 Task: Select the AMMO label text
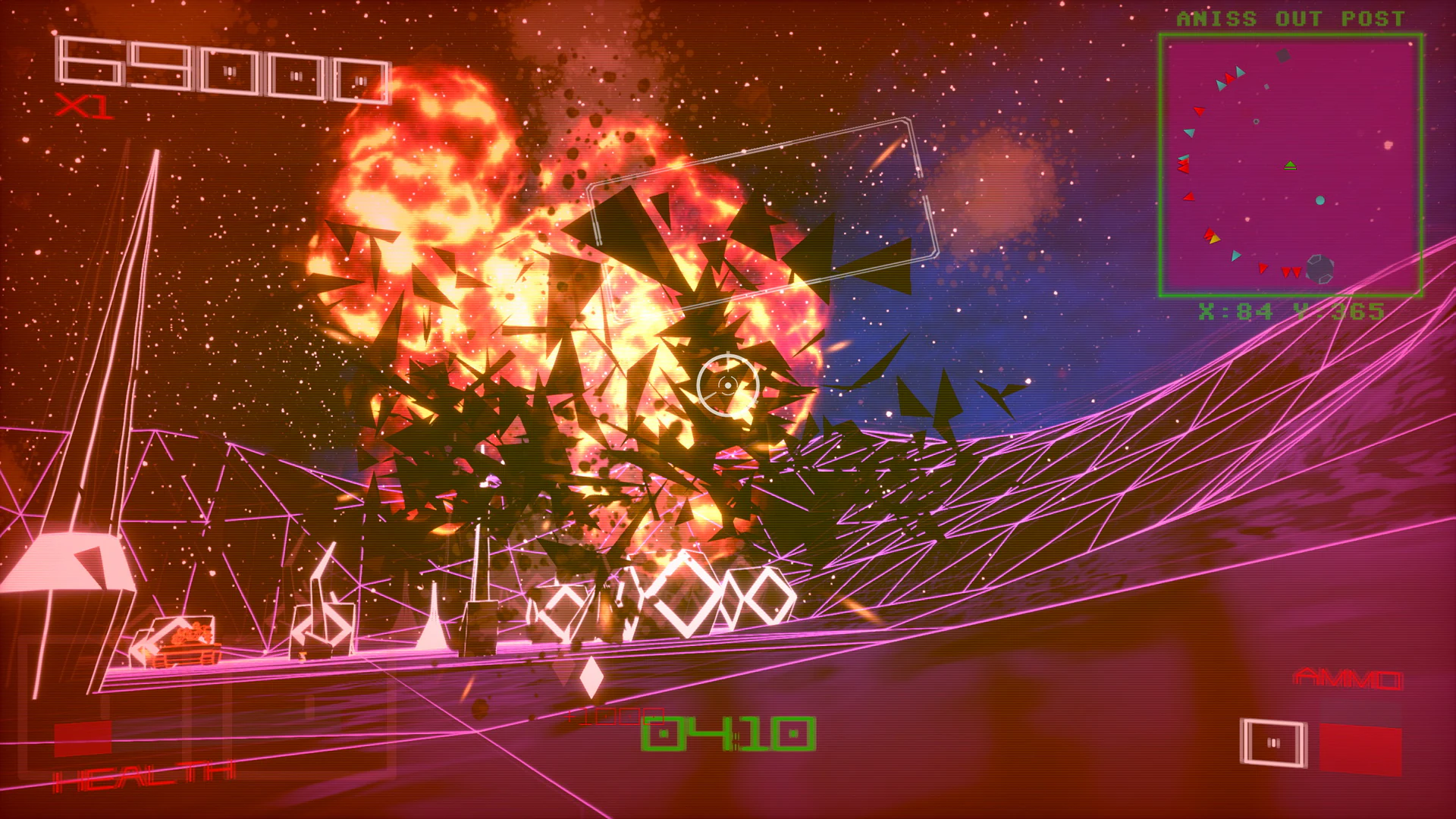click(x=1348, y=677)
